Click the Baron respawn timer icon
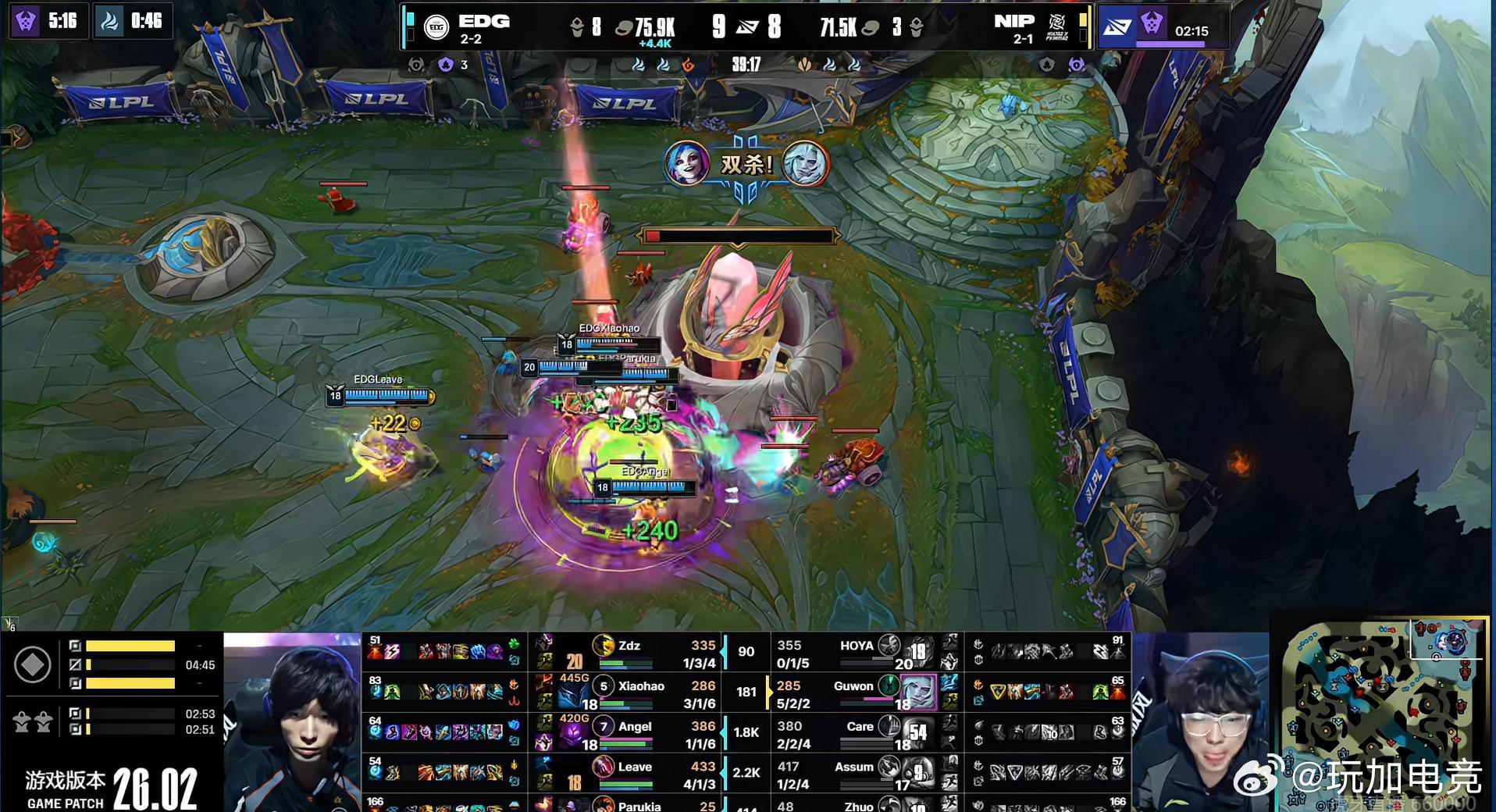Image resolution: width=1496 pixels, height=812 pixels. tap(27, 22)
